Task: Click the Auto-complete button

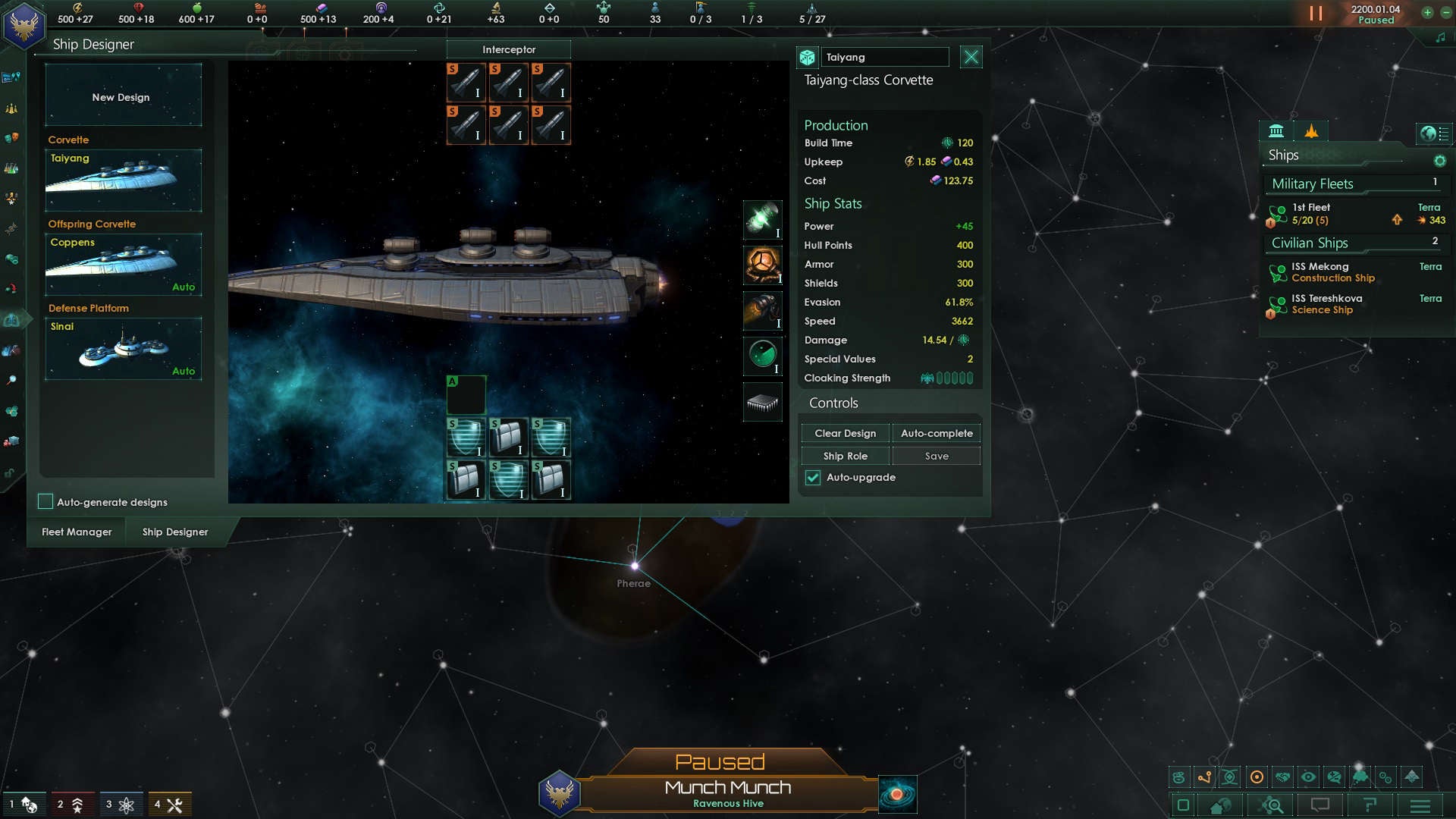Action: click(937, 432)
